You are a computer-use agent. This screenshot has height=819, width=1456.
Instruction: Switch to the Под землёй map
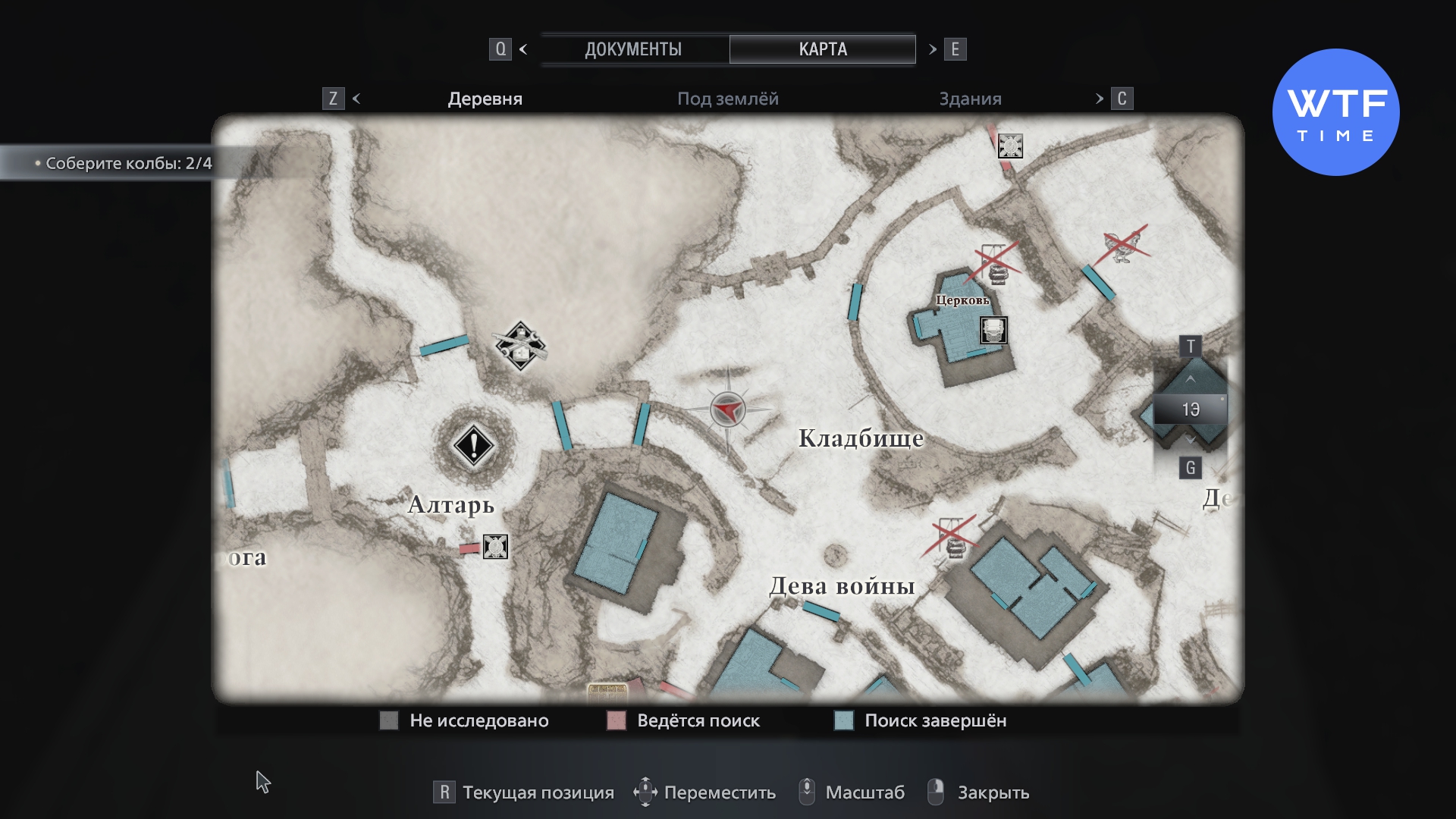tap(727, 99)
